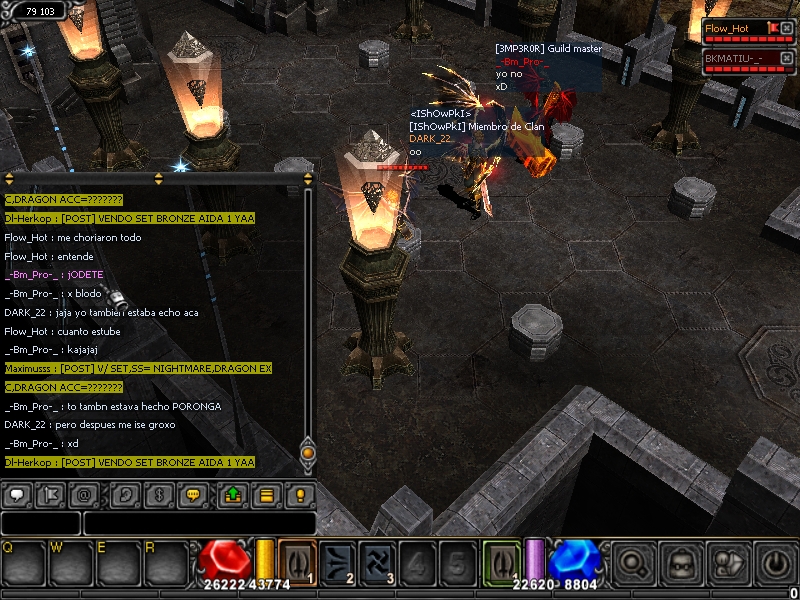Open the magnifying glass menu button
Viewport: 800px width, 600px height.
[632, 563]
